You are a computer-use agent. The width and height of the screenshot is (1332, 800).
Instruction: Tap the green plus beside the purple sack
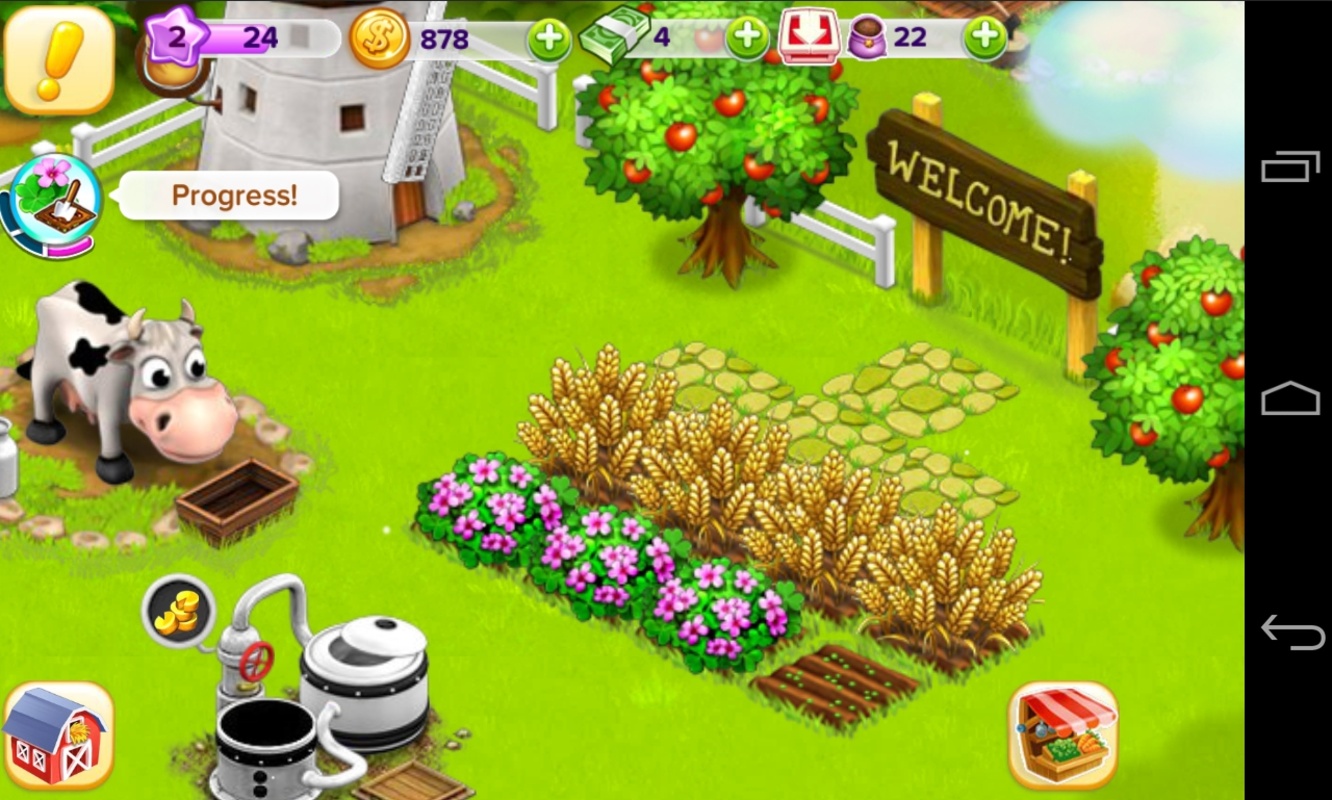(x=984, y=39)
